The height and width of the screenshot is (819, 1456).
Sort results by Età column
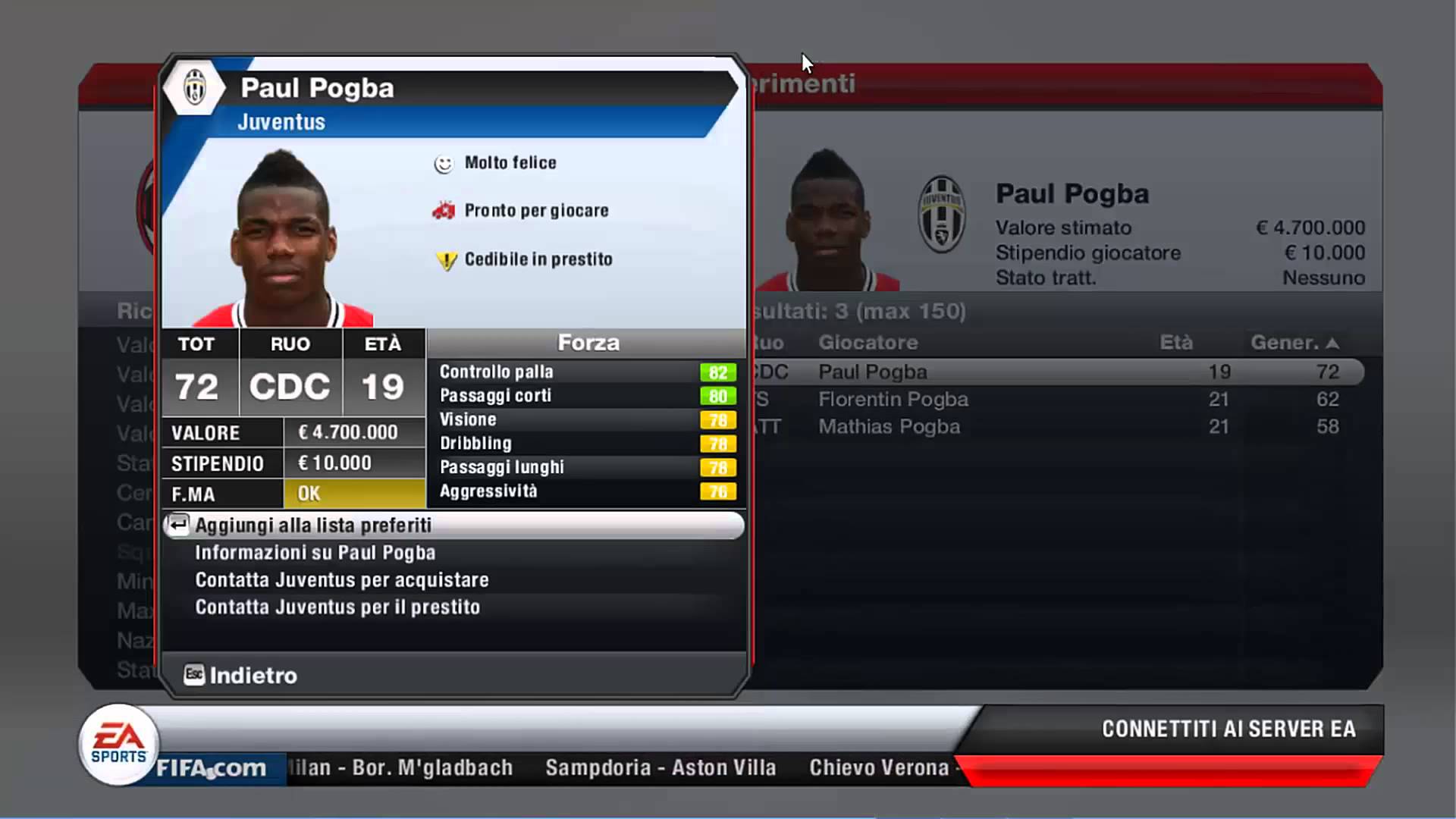pyautogui.click(x=1175, y=343)
